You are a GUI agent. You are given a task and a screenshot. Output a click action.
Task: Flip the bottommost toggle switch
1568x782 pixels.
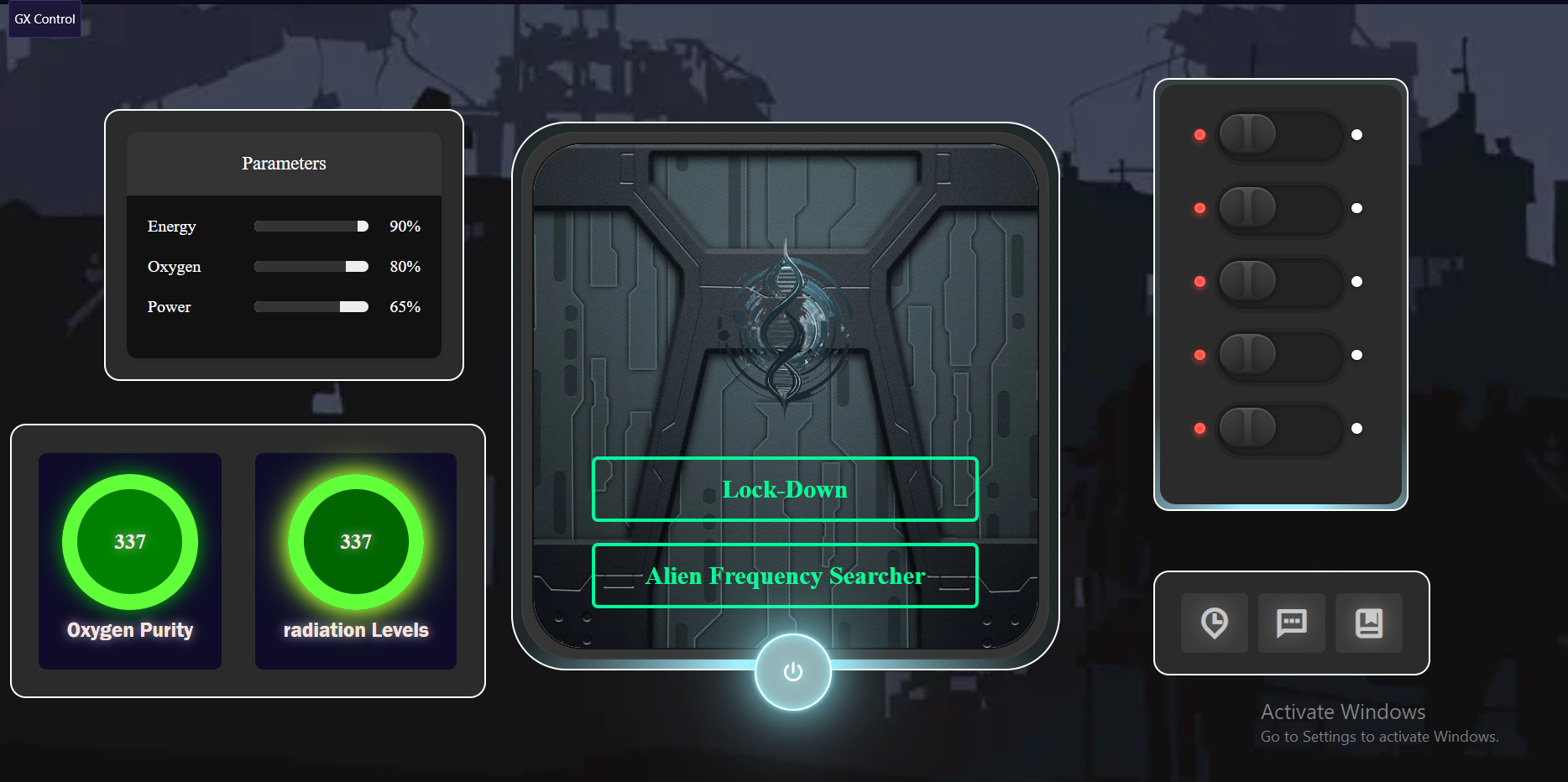click(x=1279, y=429)
